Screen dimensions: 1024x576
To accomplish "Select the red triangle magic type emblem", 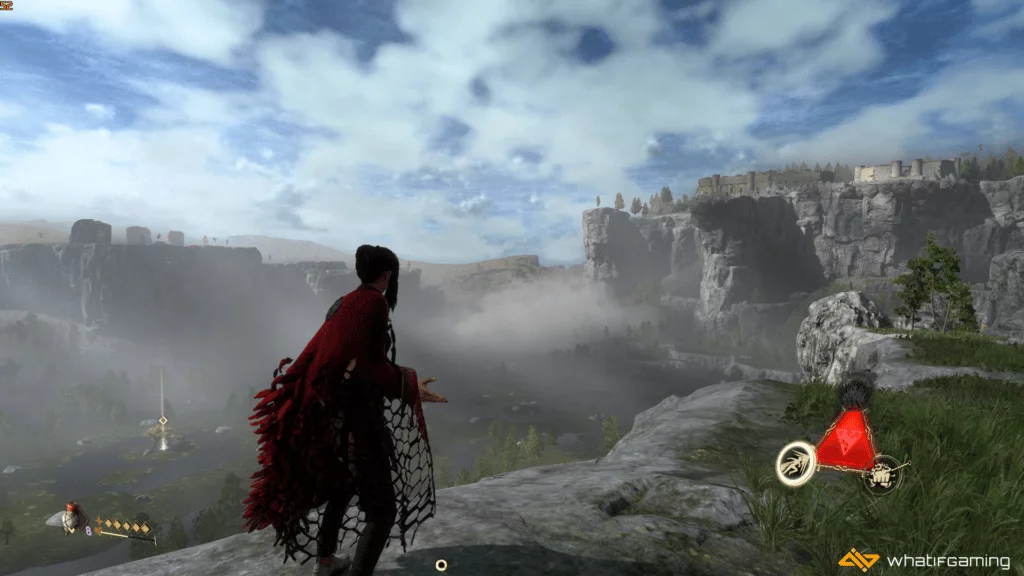I will [x=845, y=445].
